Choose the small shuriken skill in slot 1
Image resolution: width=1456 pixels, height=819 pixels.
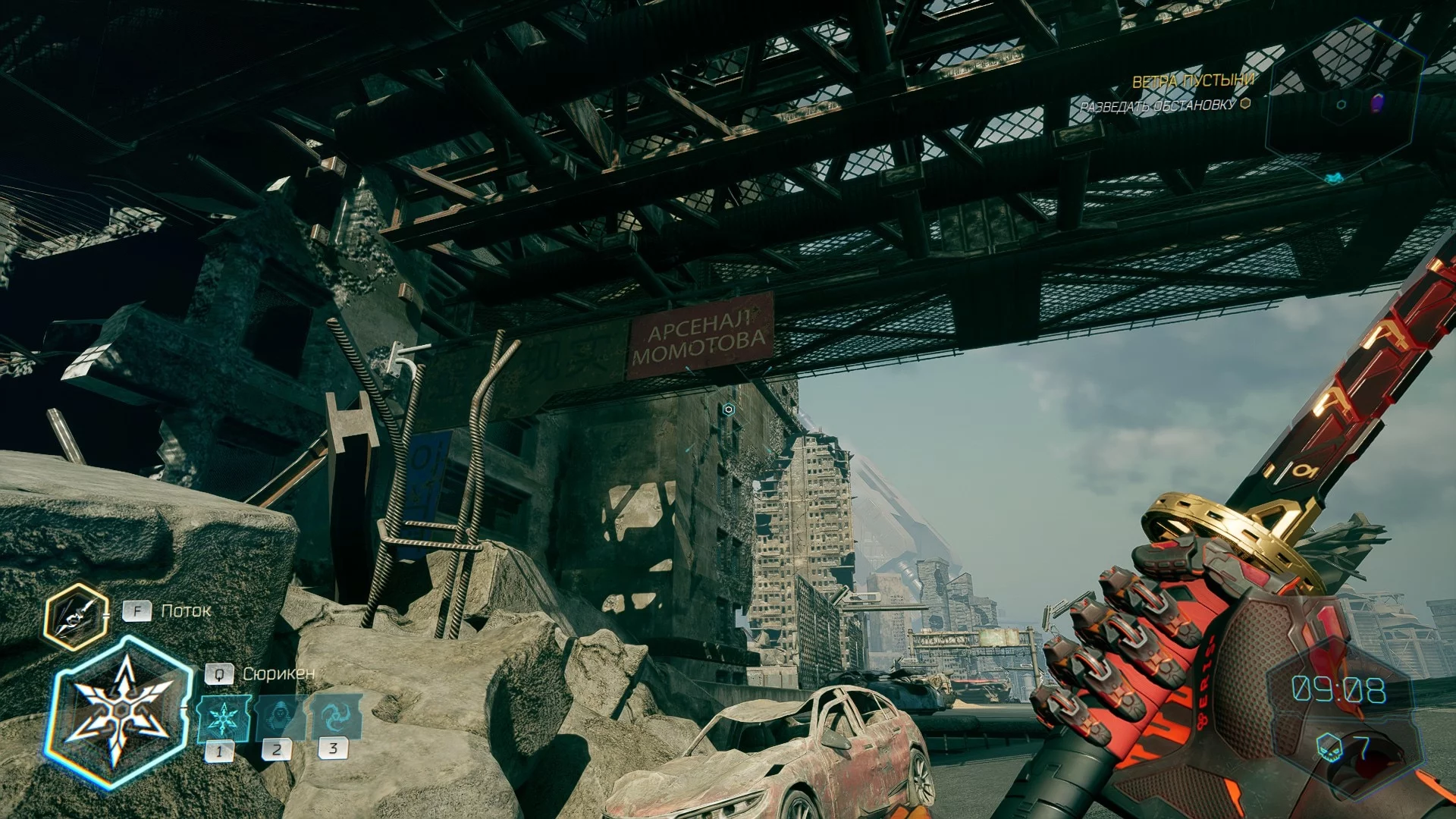pos(223,718)
